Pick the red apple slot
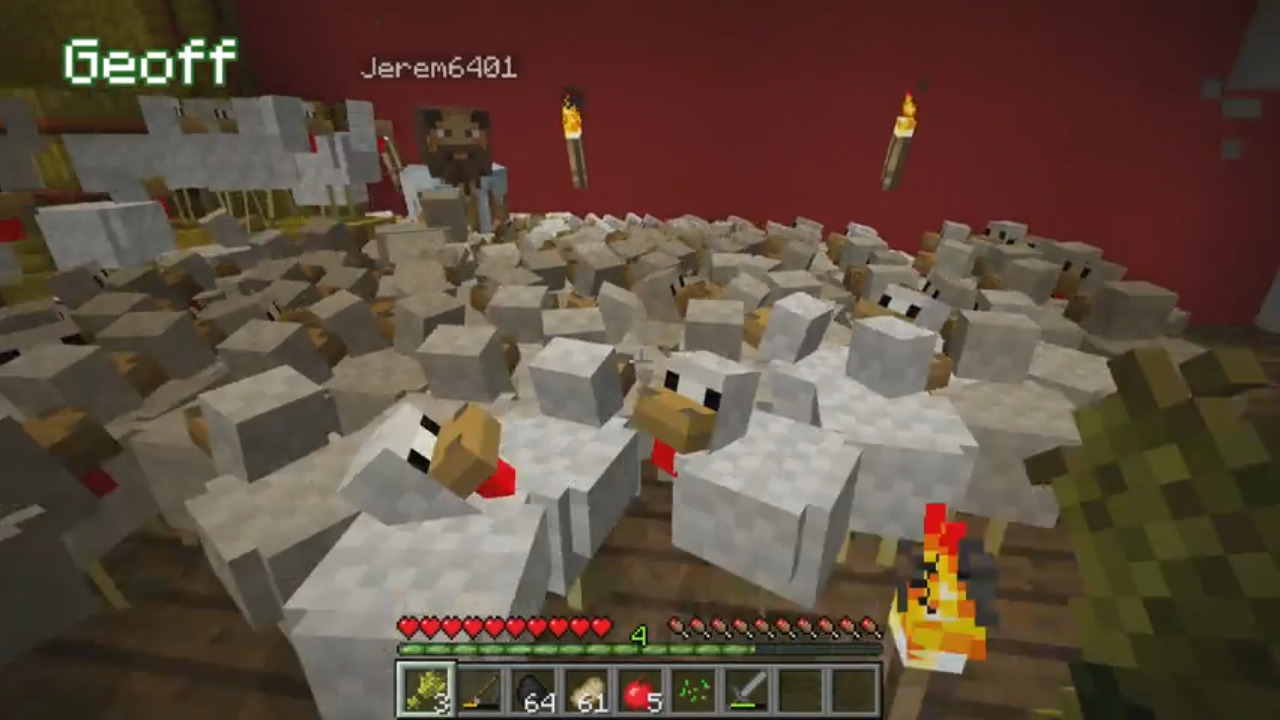The width and height of the screenshot is (1280, 720). [640, 689]
